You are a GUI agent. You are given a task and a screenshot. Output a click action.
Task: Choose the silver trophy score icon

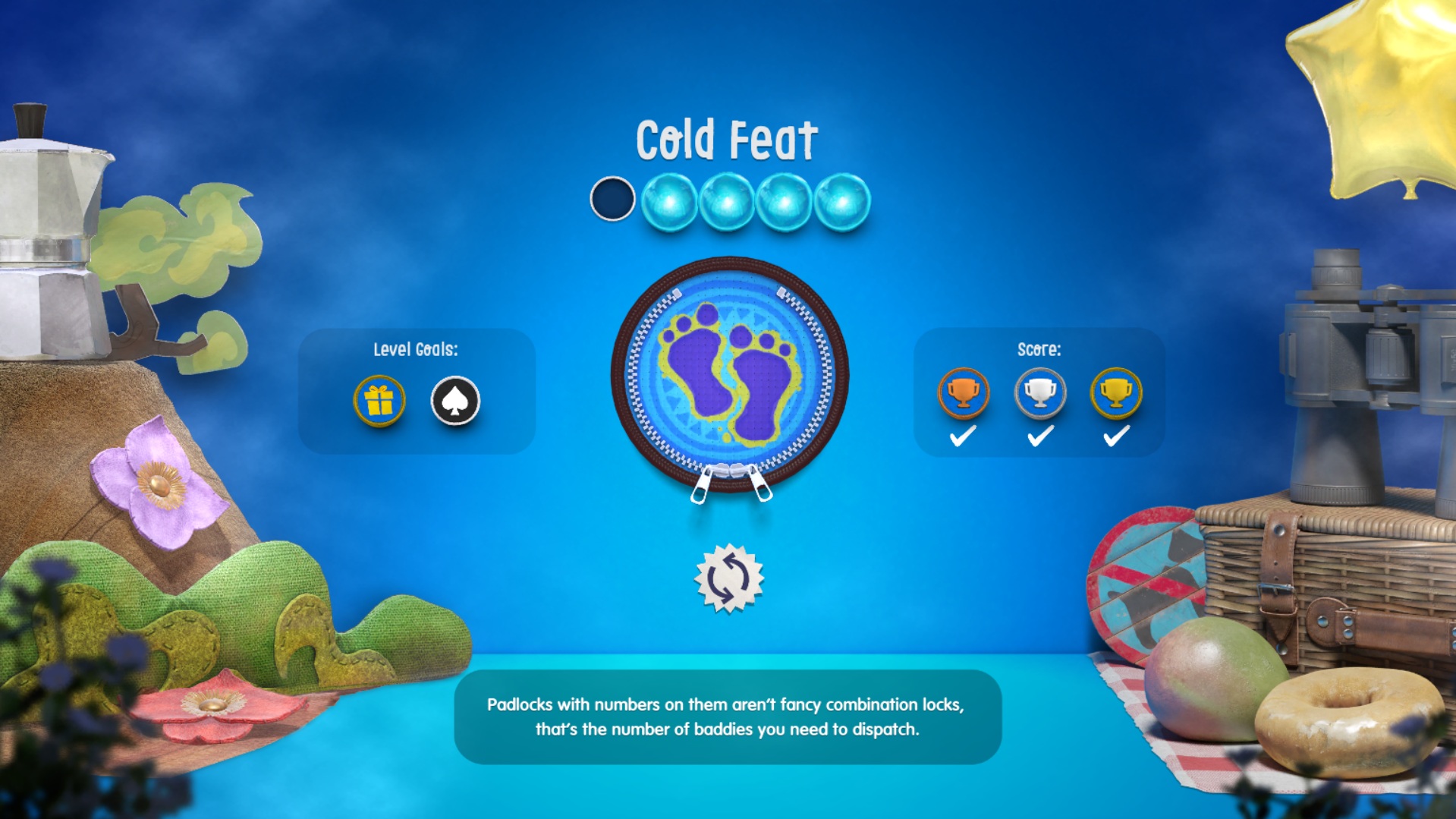[1040, 393]
